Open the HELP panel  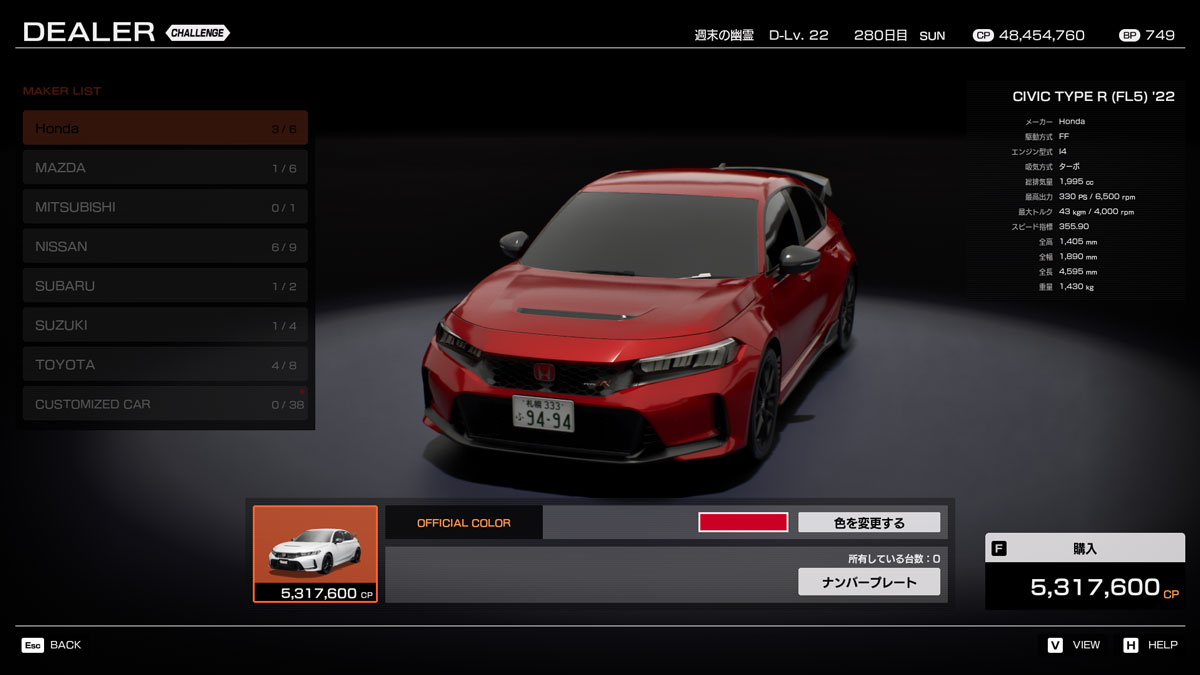click(x=1150, y=645)
